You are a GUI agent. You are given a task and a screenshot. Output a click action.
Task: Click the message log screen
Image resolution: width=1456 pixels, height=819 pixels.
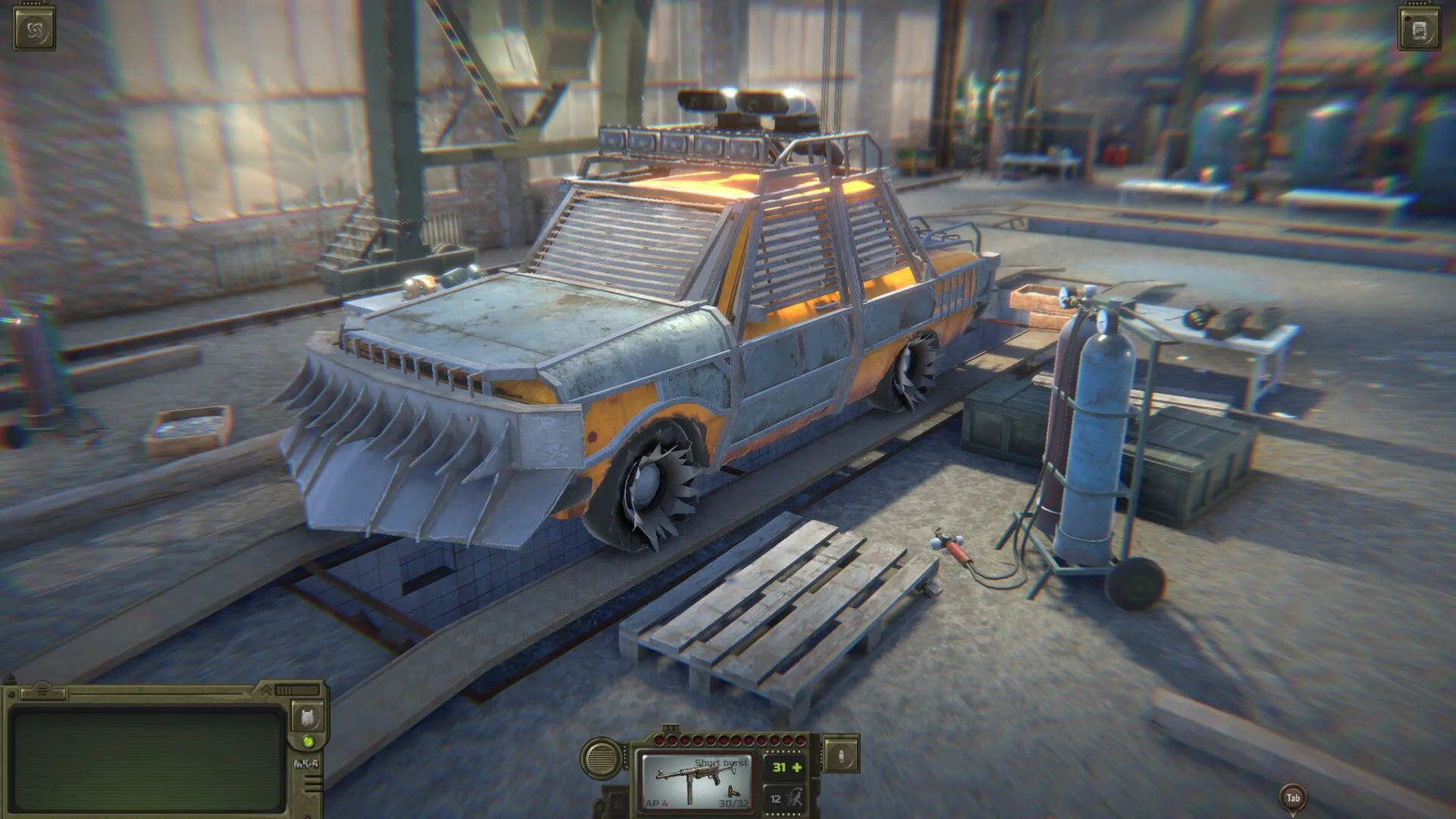[x=148, y=760]
